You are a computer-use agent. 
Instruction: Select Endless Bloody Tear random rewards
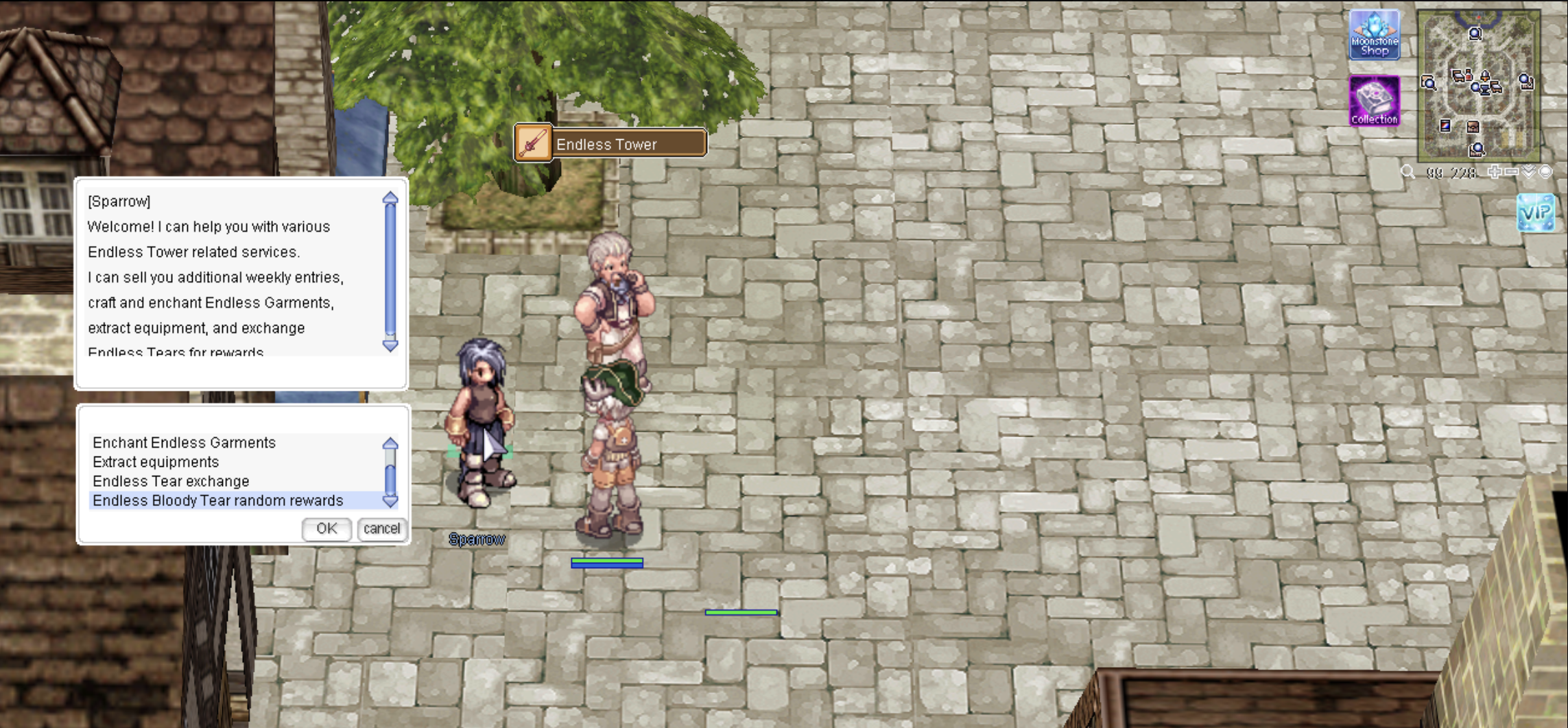pyautogui.click(x=217, y=500)
